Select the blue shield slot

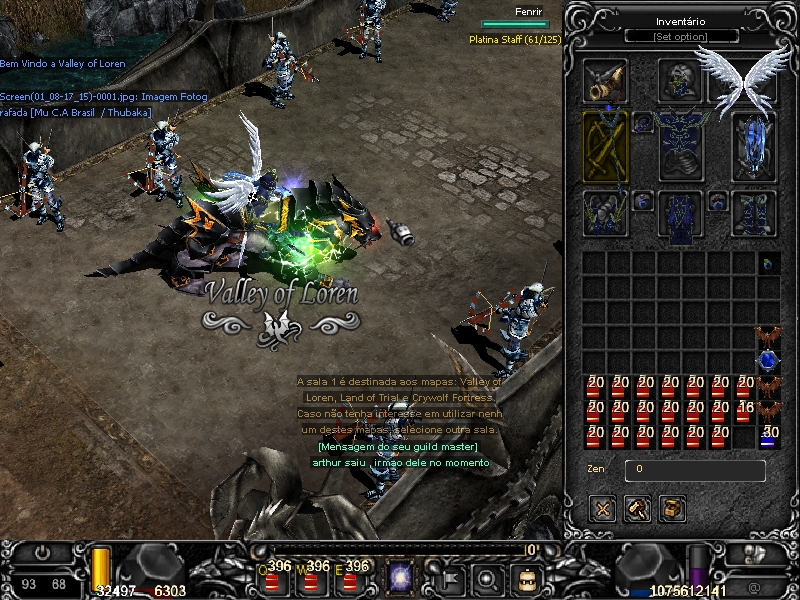(756, 146)
